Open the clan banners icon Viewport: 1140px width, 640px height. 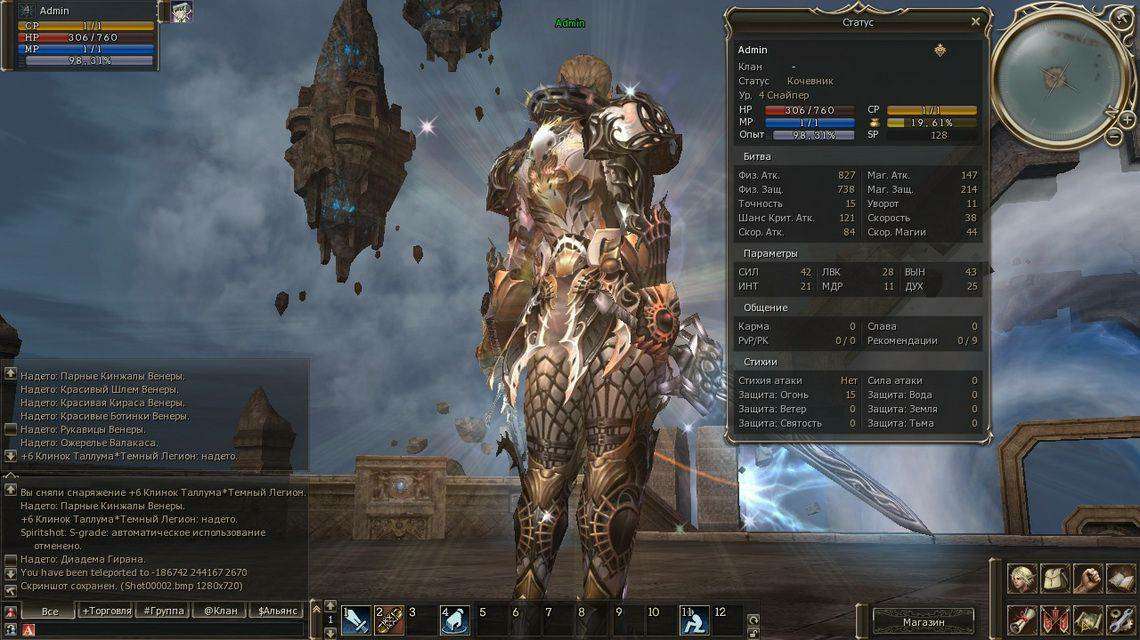[1054, 619]
